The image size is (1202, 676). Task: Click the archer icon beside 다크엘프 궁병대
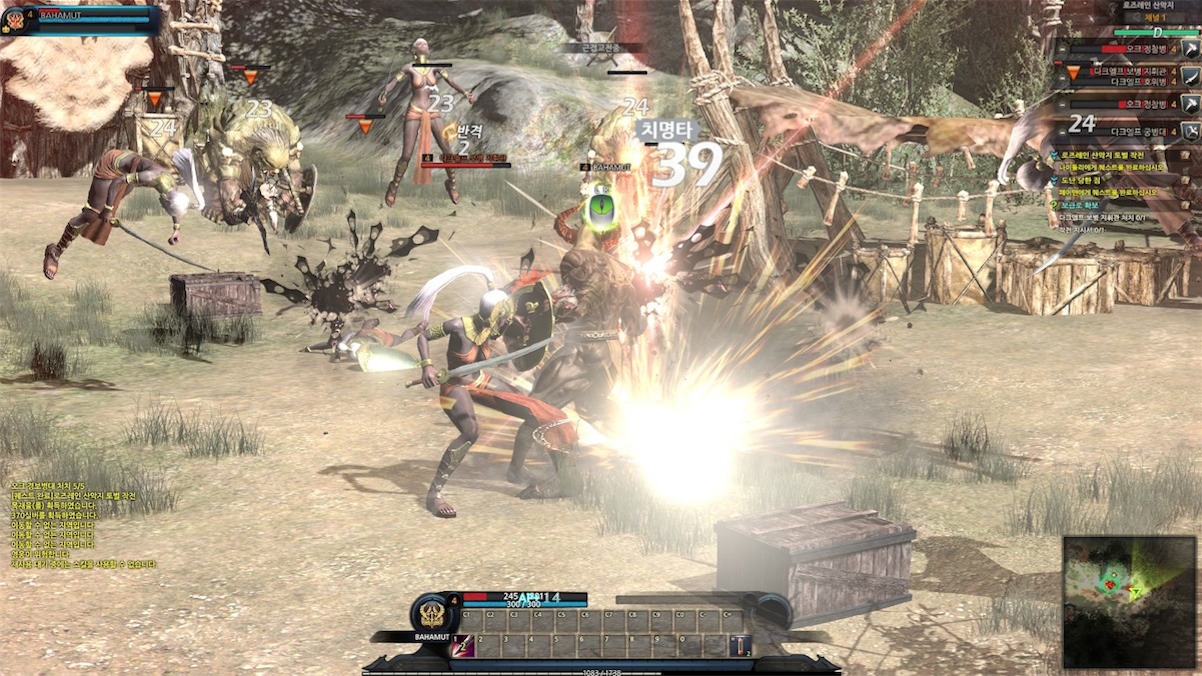click(1190, 130)
